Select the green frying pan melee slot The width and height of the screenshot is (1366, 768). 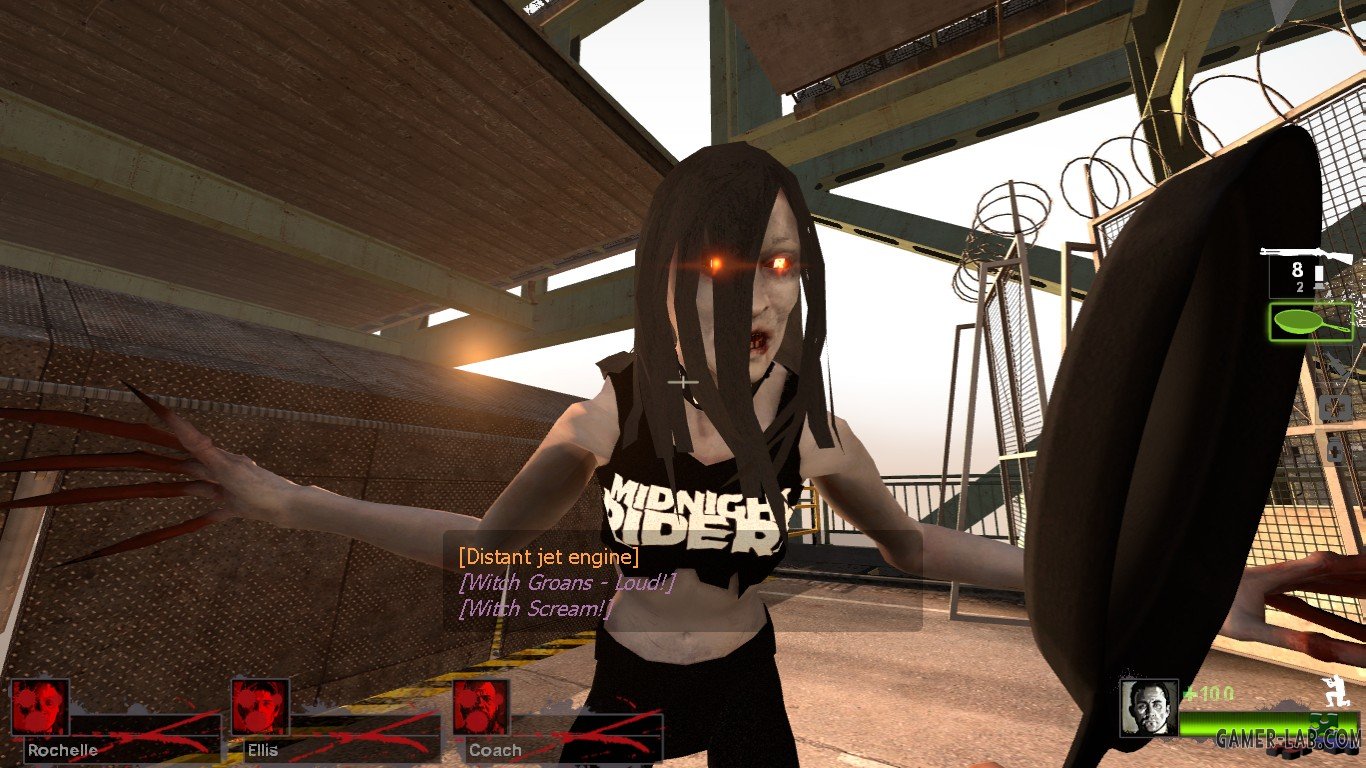[x=1311, y=322]
